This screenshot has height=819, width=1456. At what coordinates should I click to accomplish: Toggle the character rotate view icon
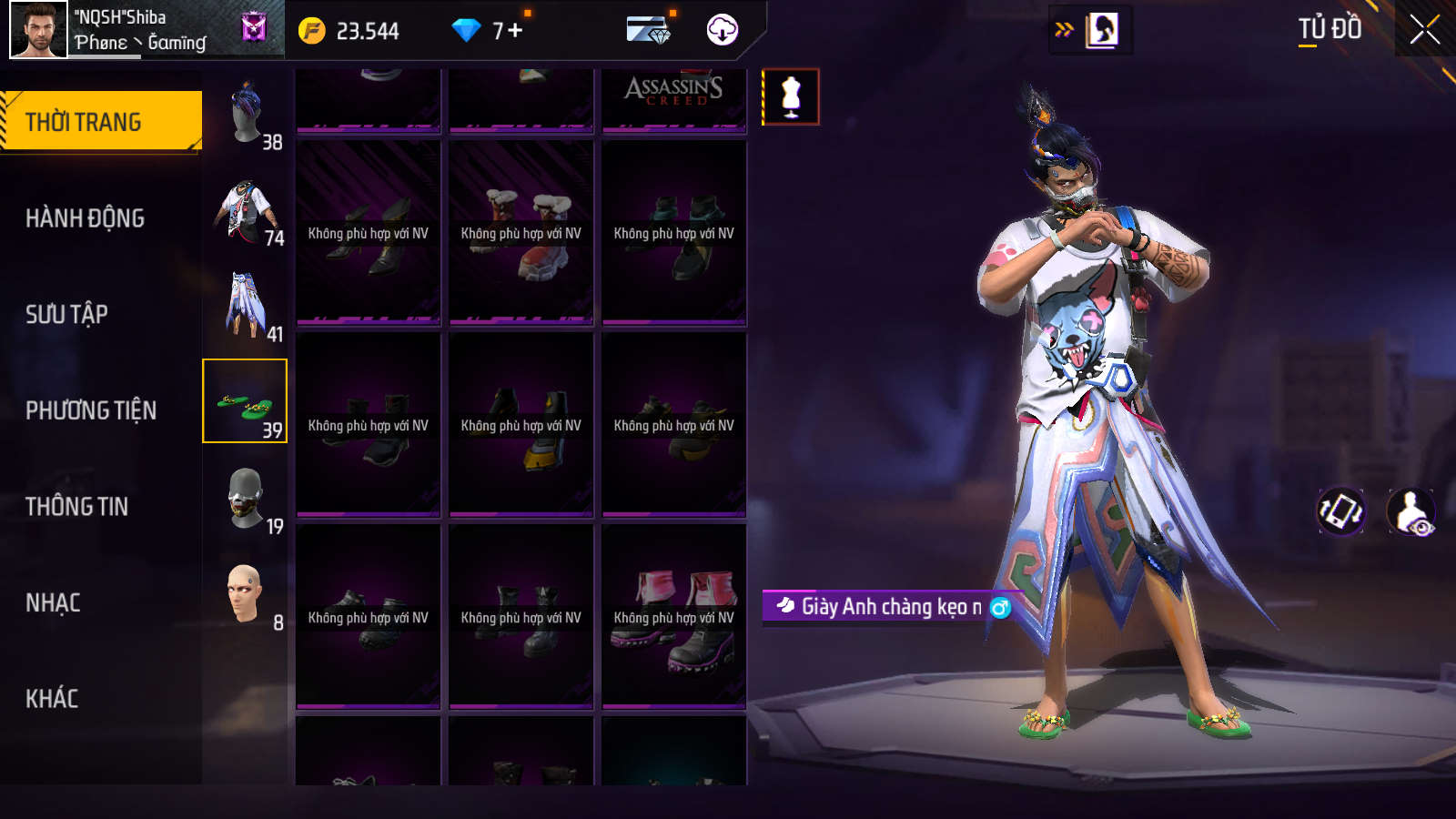click(x=1341, y=511)
